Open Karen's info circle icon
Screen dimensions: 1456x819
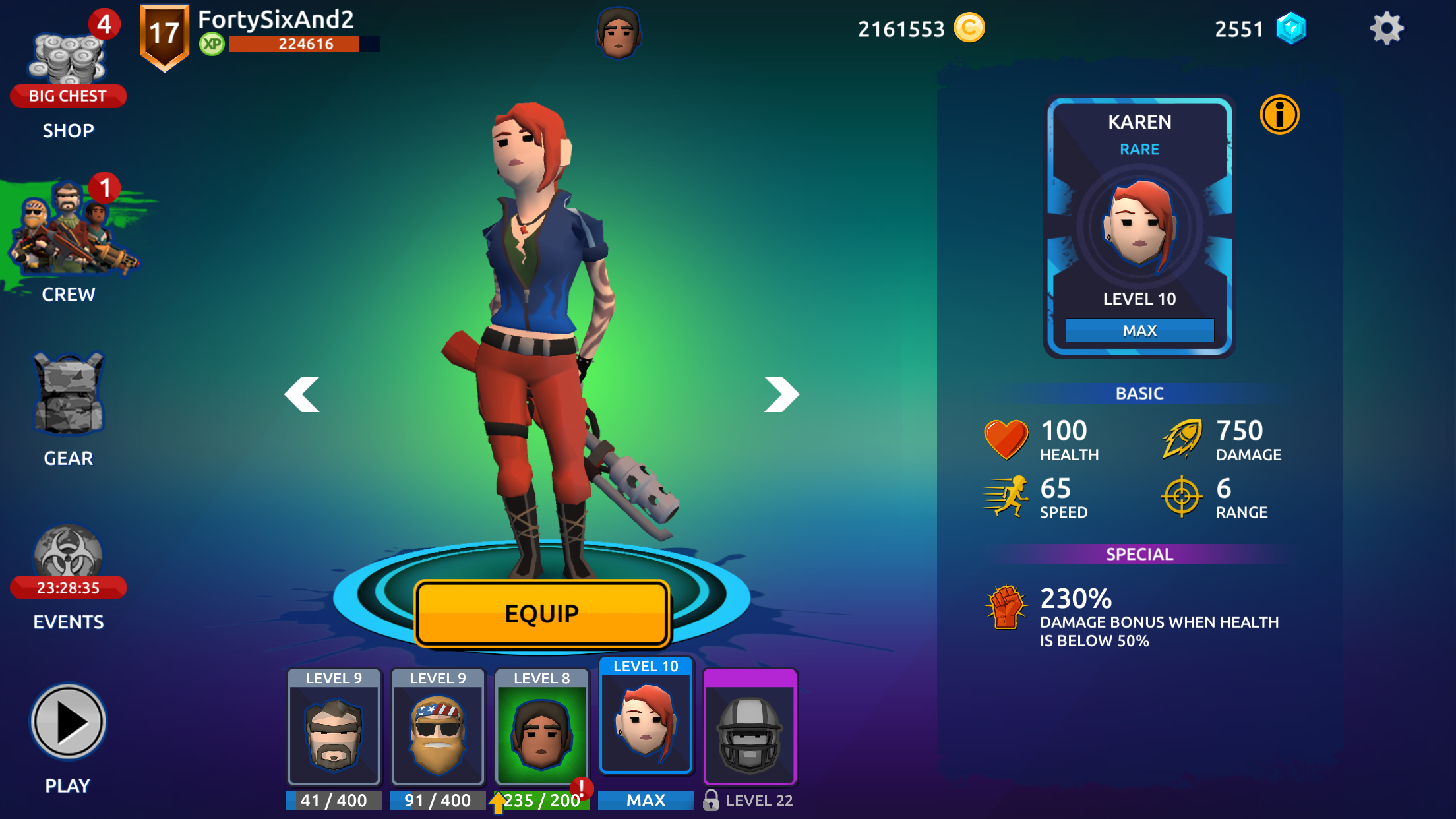[1279, 114]
